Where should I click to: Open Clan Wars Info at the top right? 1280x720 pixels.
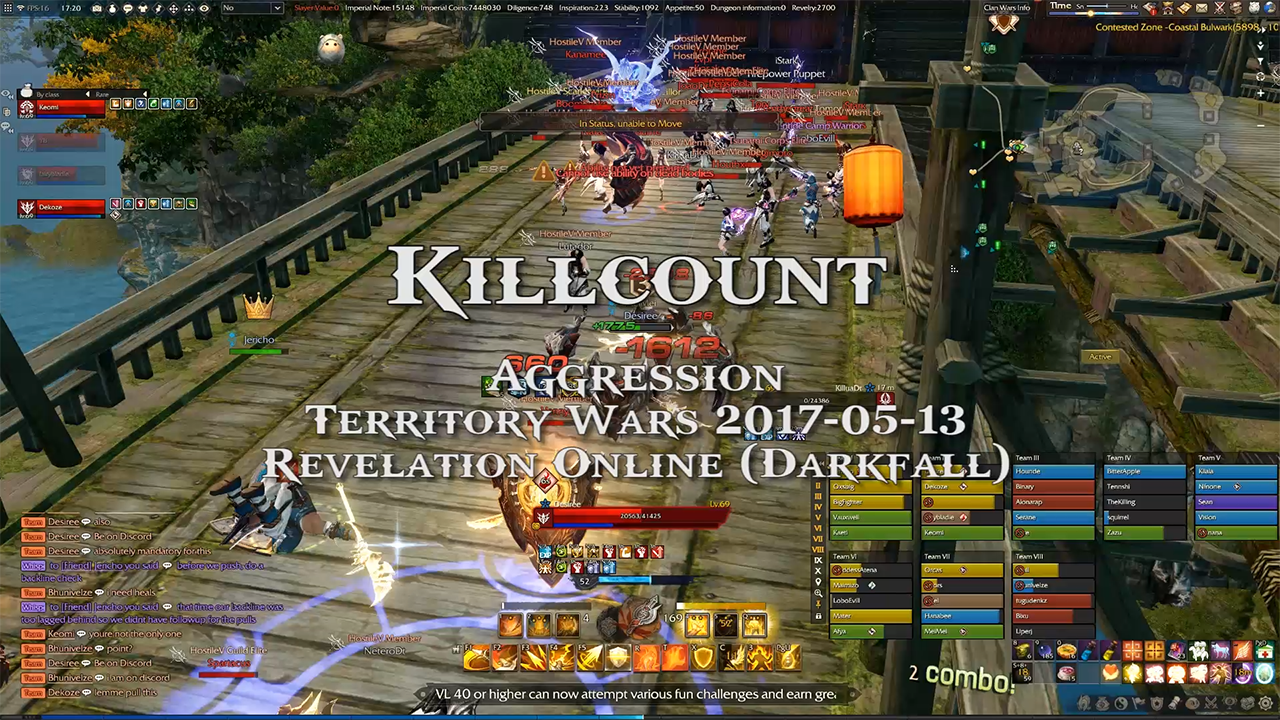(1006, 7)
